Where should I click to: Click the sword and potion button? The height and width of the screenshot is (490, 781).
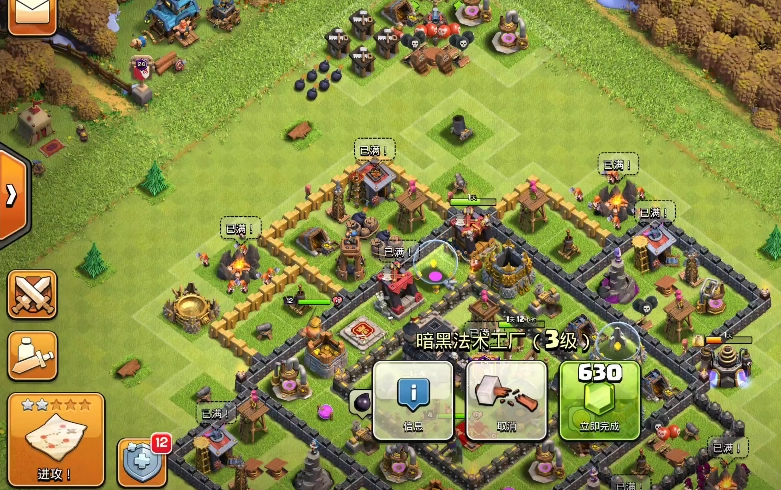pos(32,355)
